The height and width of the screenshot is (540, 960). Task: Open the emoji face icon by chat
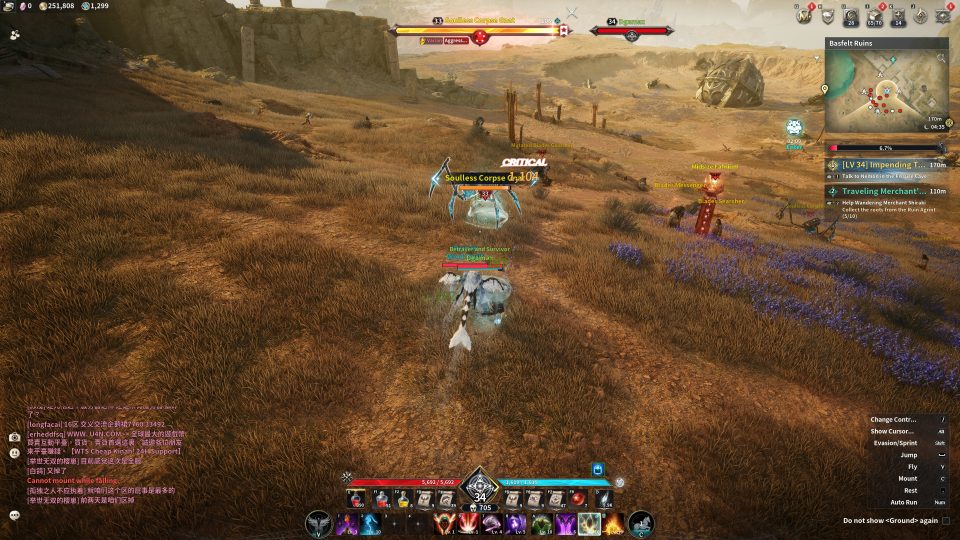(x=15, y=452)
